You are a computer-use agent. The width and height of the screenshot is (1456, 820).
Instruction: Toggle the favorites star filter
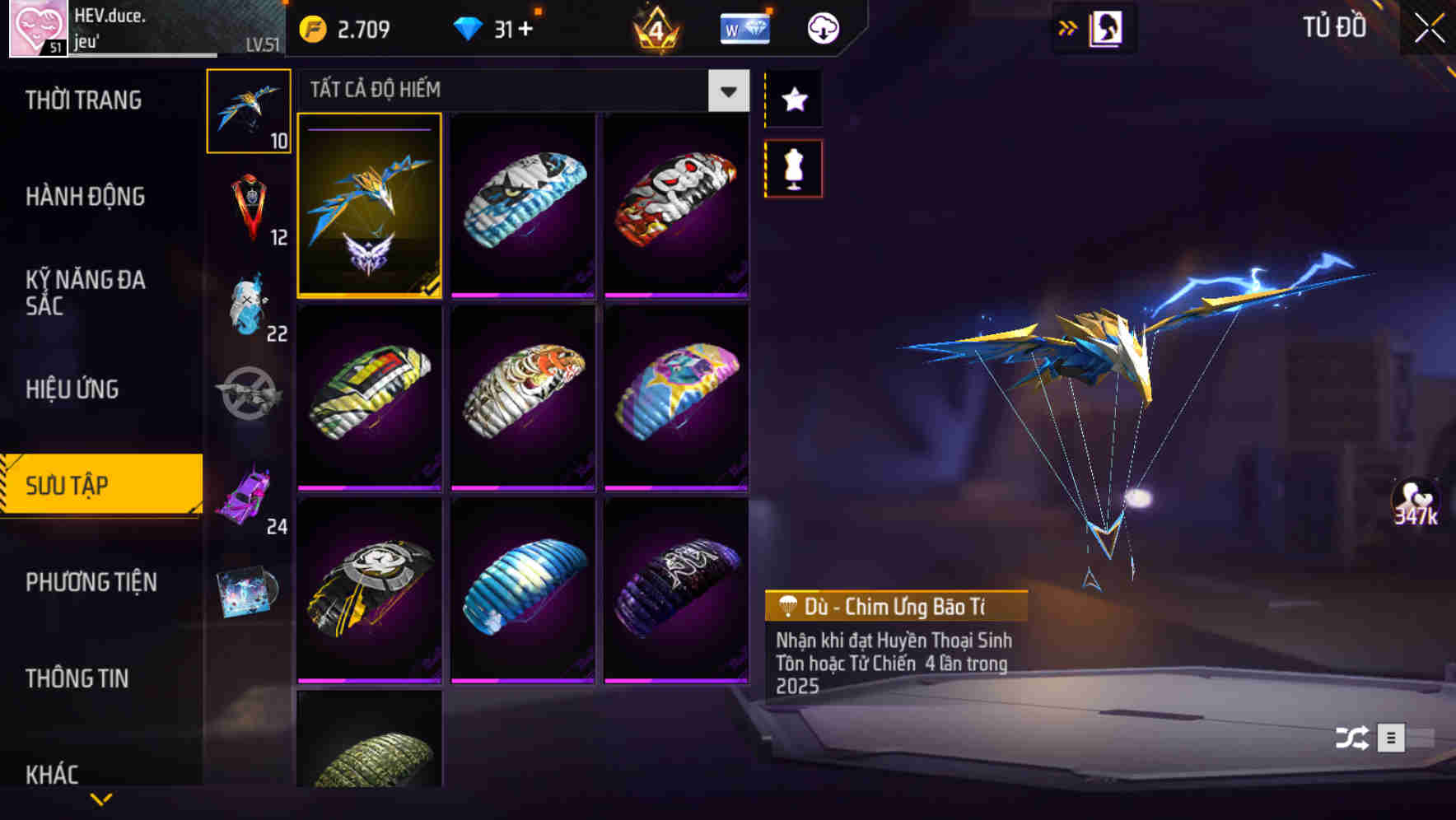pos(793,100)
